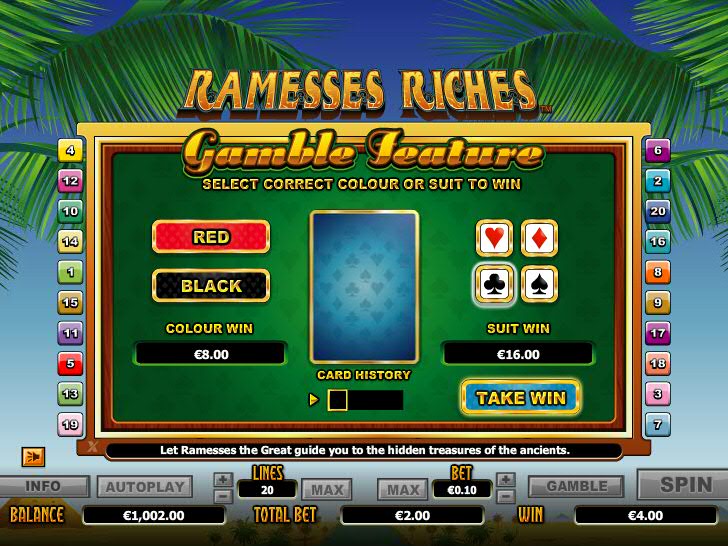Image resolution: width=728 pixels, height=546 pixels.
Task: Raise the bet amount with plus
Action: coord(506,480)
